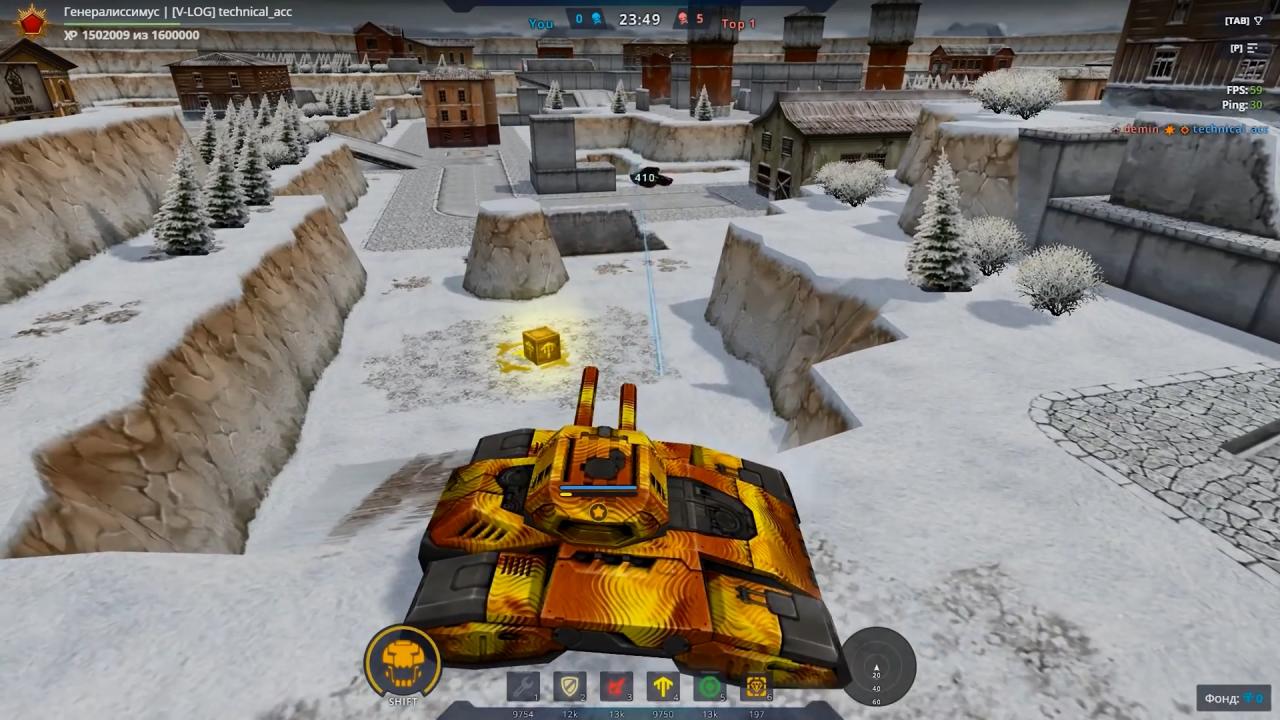The height and width of the screenshot is (720, 1280).
Task: Open the pause menu list icon
Action: click(1251, 48)
